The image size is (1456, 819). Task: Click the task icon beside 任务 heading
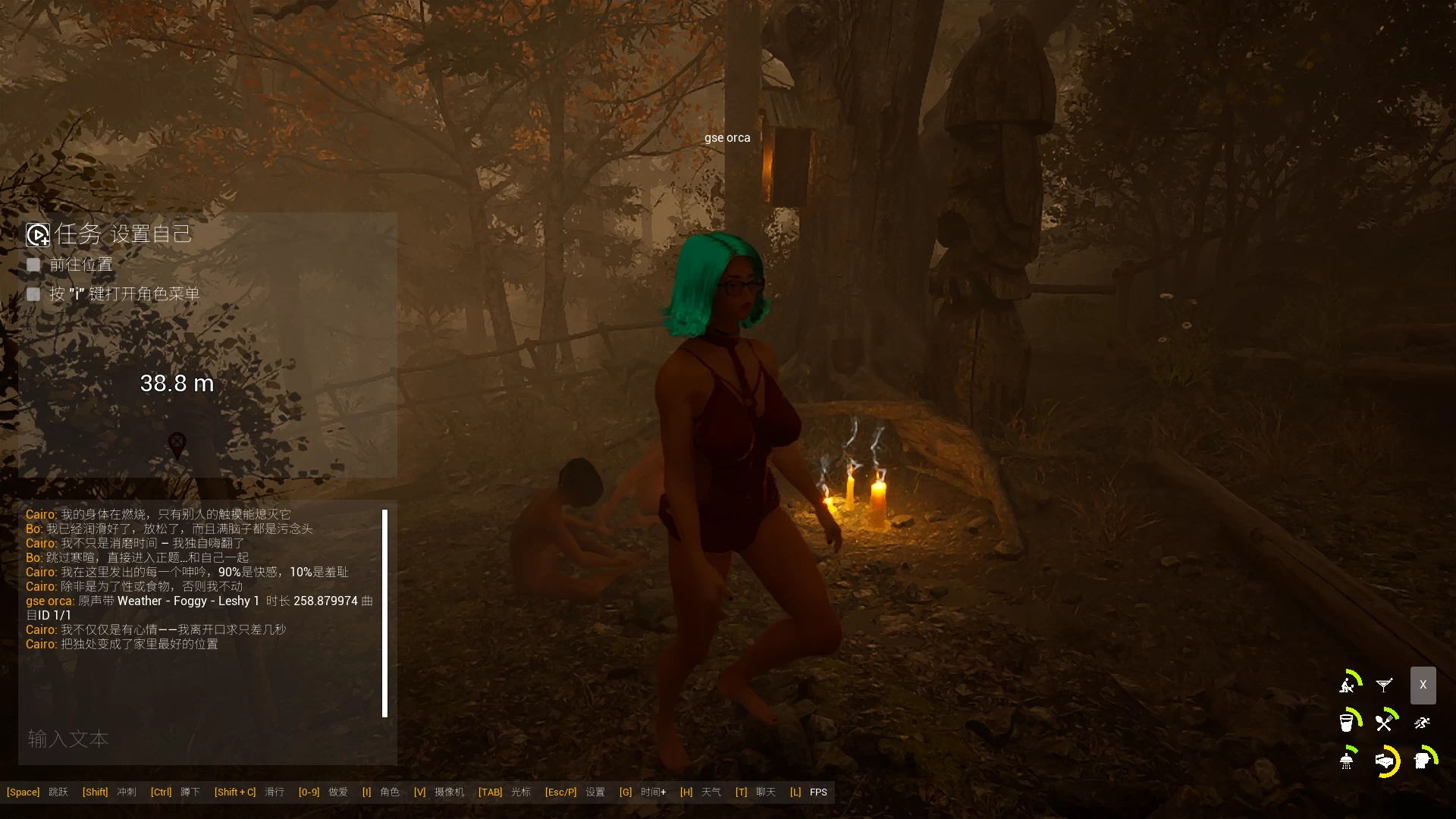tap(38, 235)
